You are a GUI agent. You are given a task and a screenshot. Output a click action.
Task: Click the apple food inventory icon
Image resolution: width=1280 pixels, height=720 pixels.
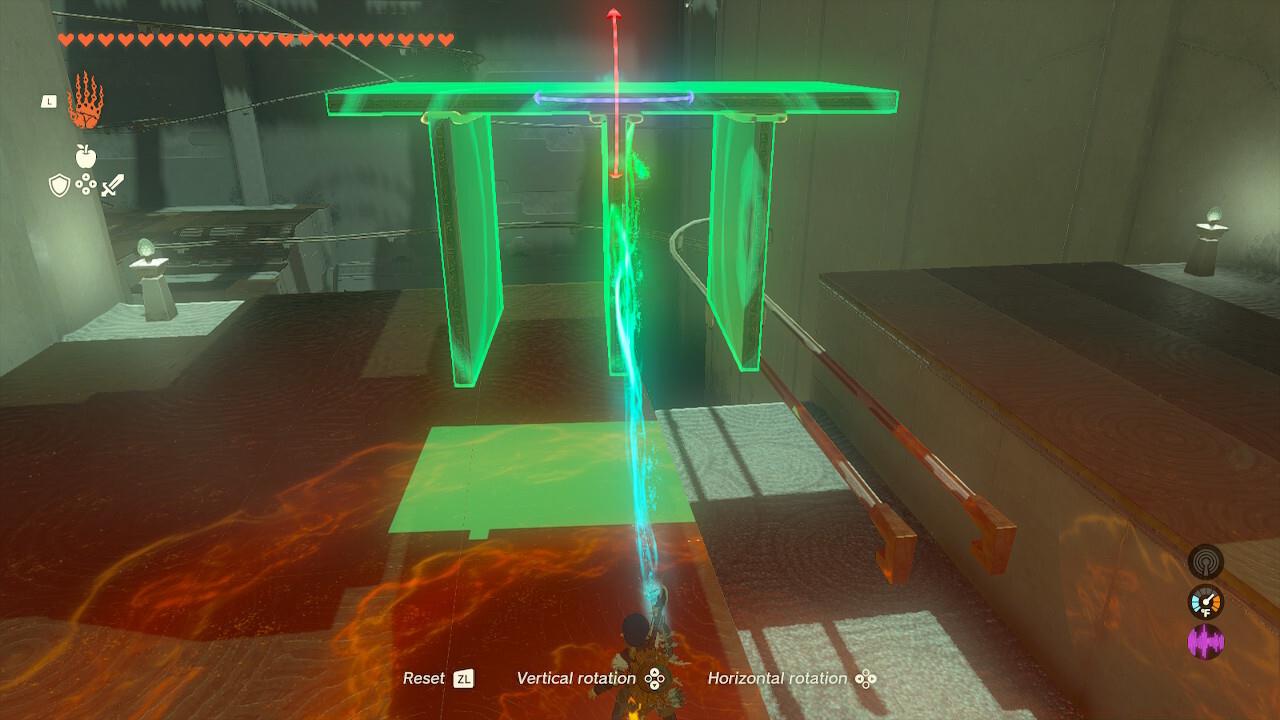tap(86, 158)
